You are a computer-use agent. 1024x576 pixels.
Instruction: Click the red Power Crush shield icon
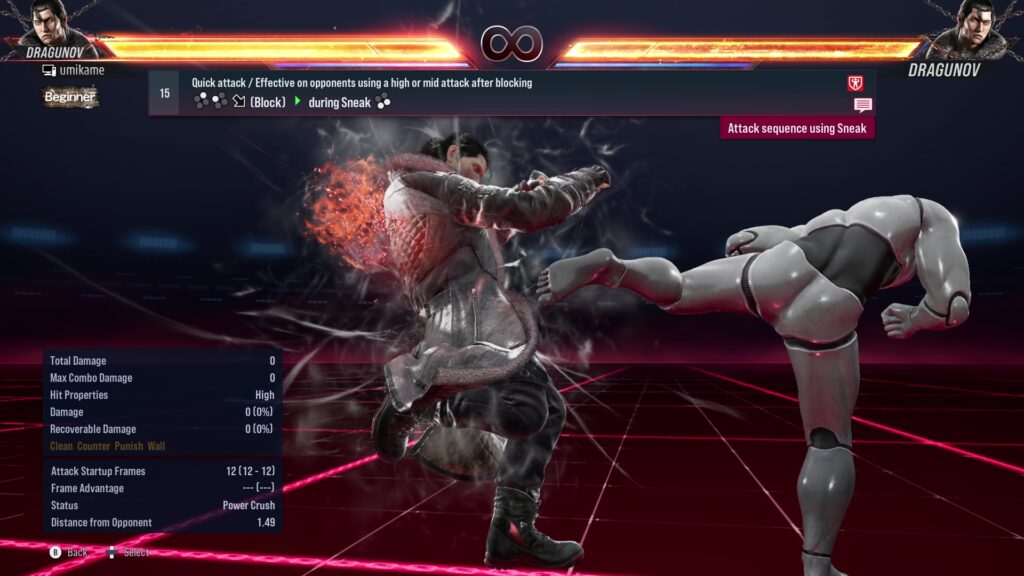855,83
